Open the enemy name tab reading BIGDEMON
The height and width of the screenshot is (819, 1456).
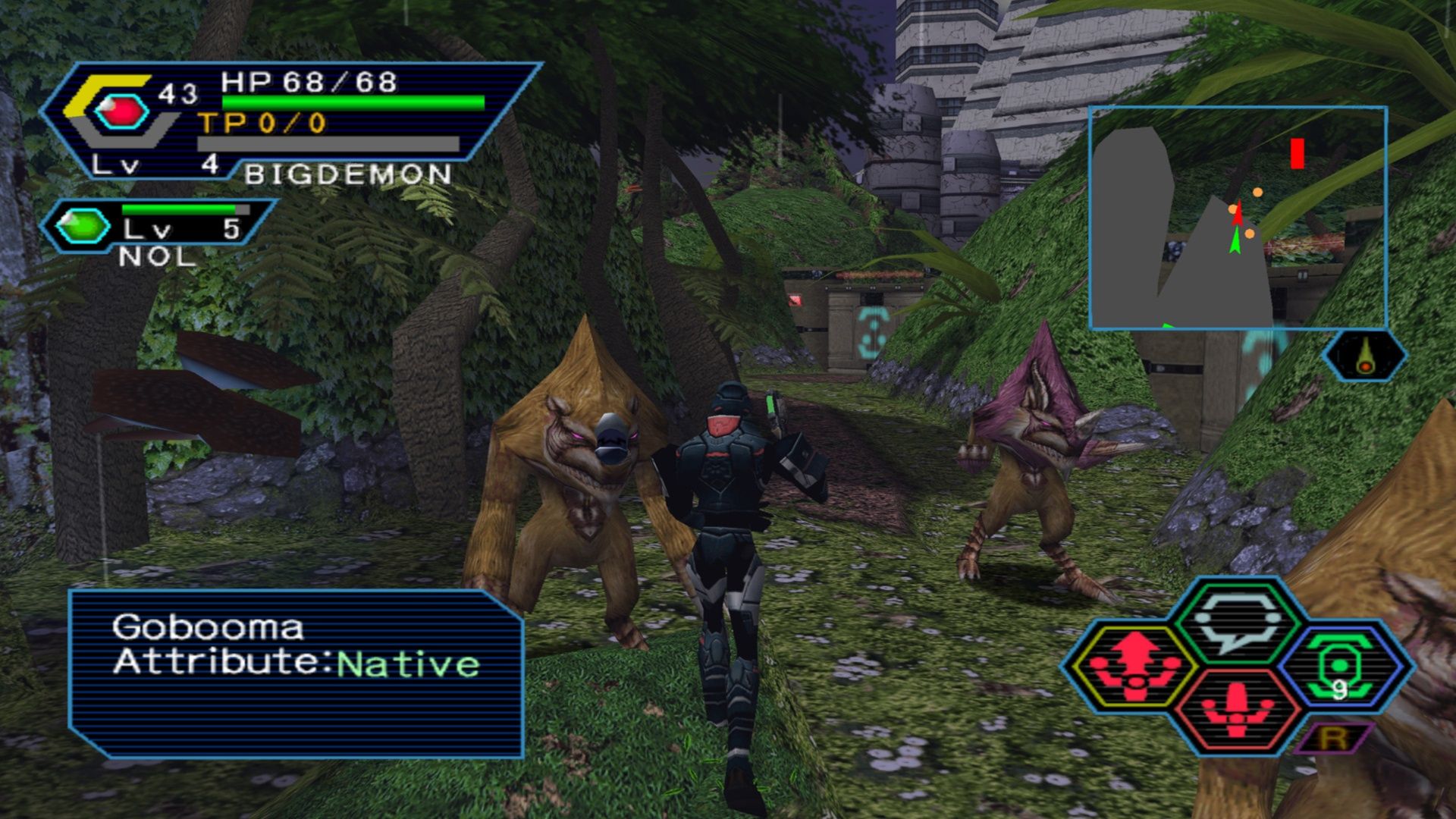click(x=345, y=174)
